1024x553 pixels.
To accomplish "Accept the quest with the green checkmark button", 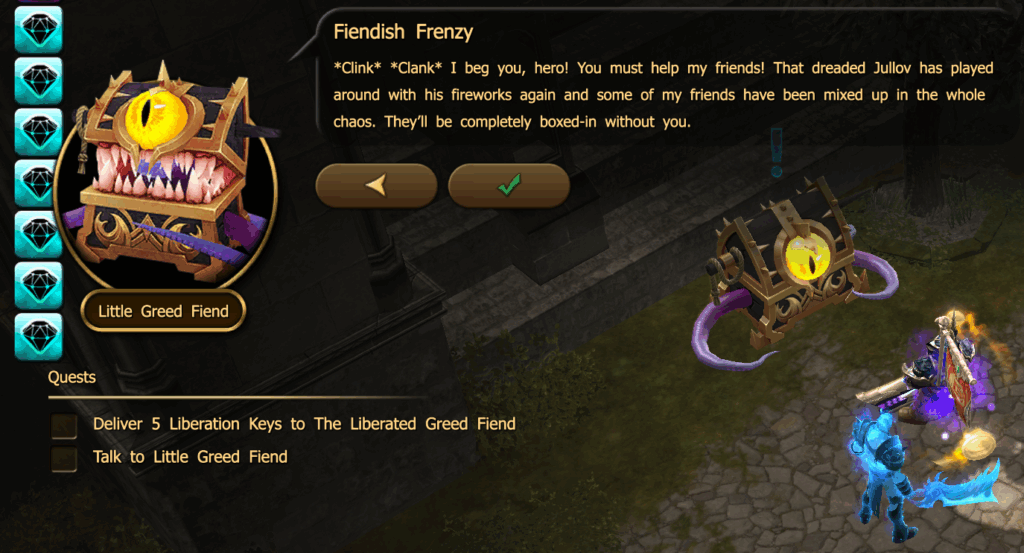I will pos(508,185).
